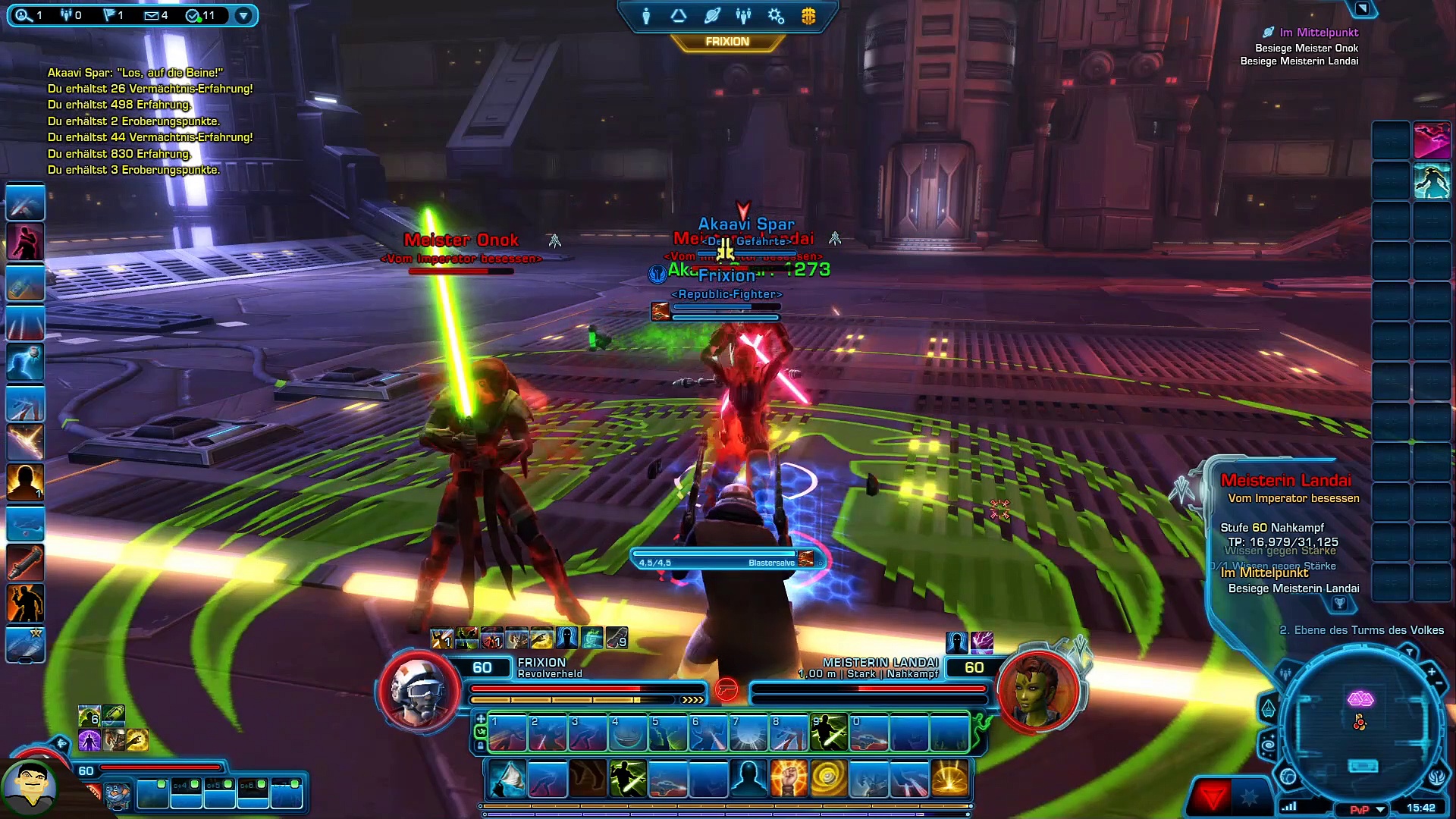Expand the chat panel dropdown arrow
1456x819 pixels.
(x=243, y=15)
